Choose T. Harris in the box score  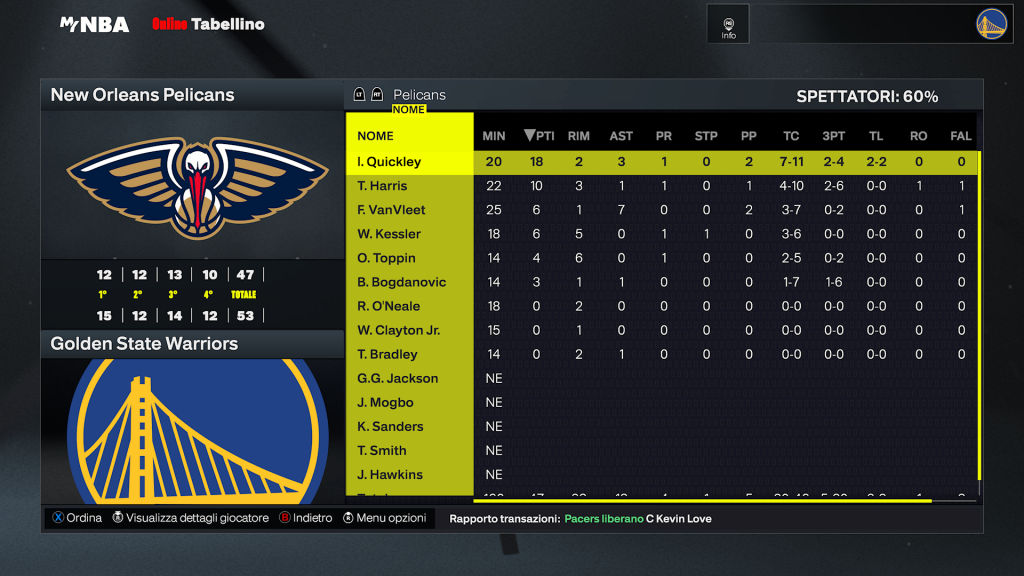[382, 186]
